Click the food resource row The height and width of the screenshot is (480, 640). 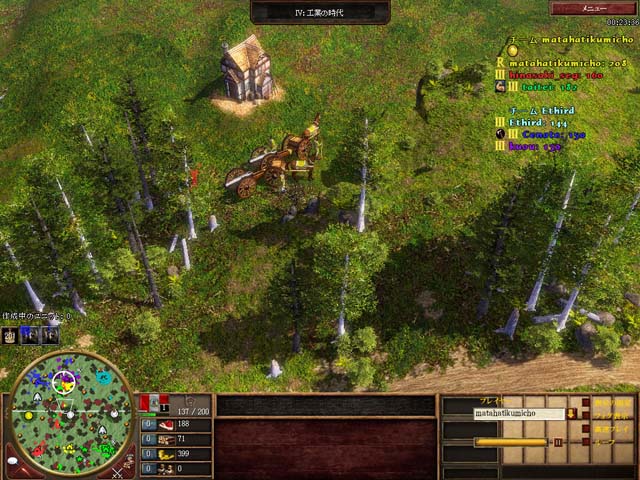pyautogui.click(x=176, y=424)
